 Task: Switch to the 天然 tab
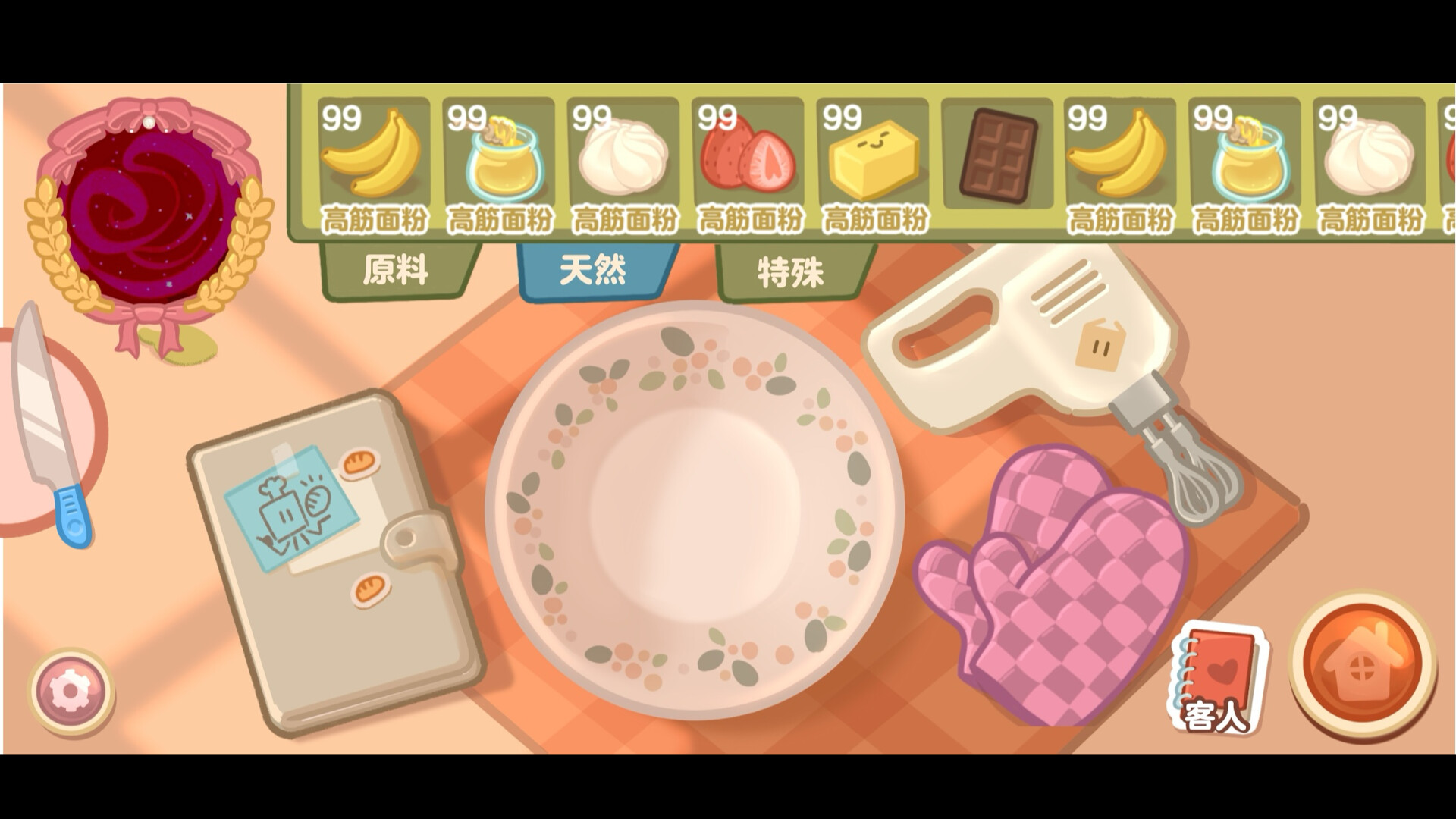(x=595, y=269)
